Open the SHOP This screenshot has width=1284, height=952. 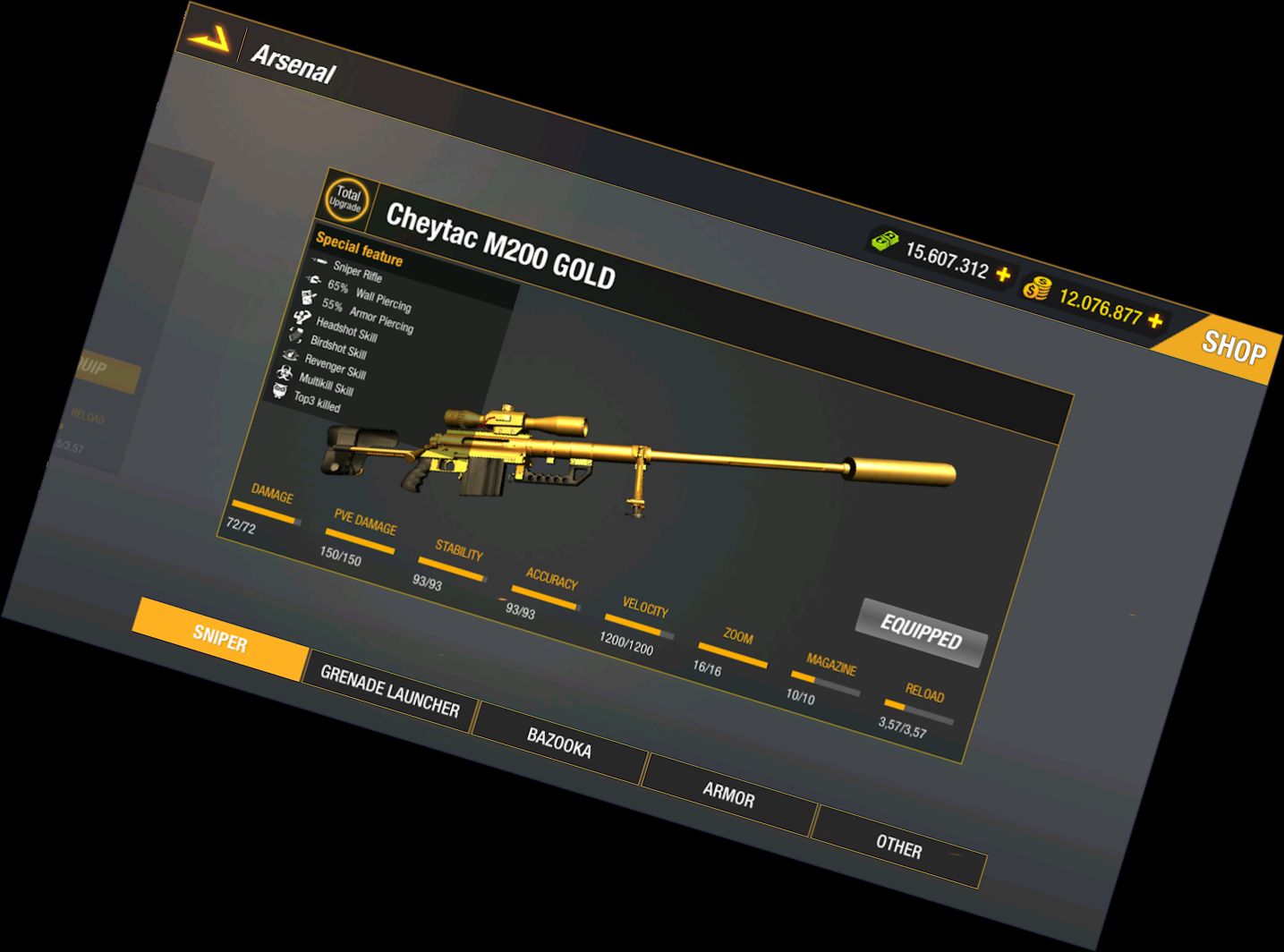[1233, 347]
